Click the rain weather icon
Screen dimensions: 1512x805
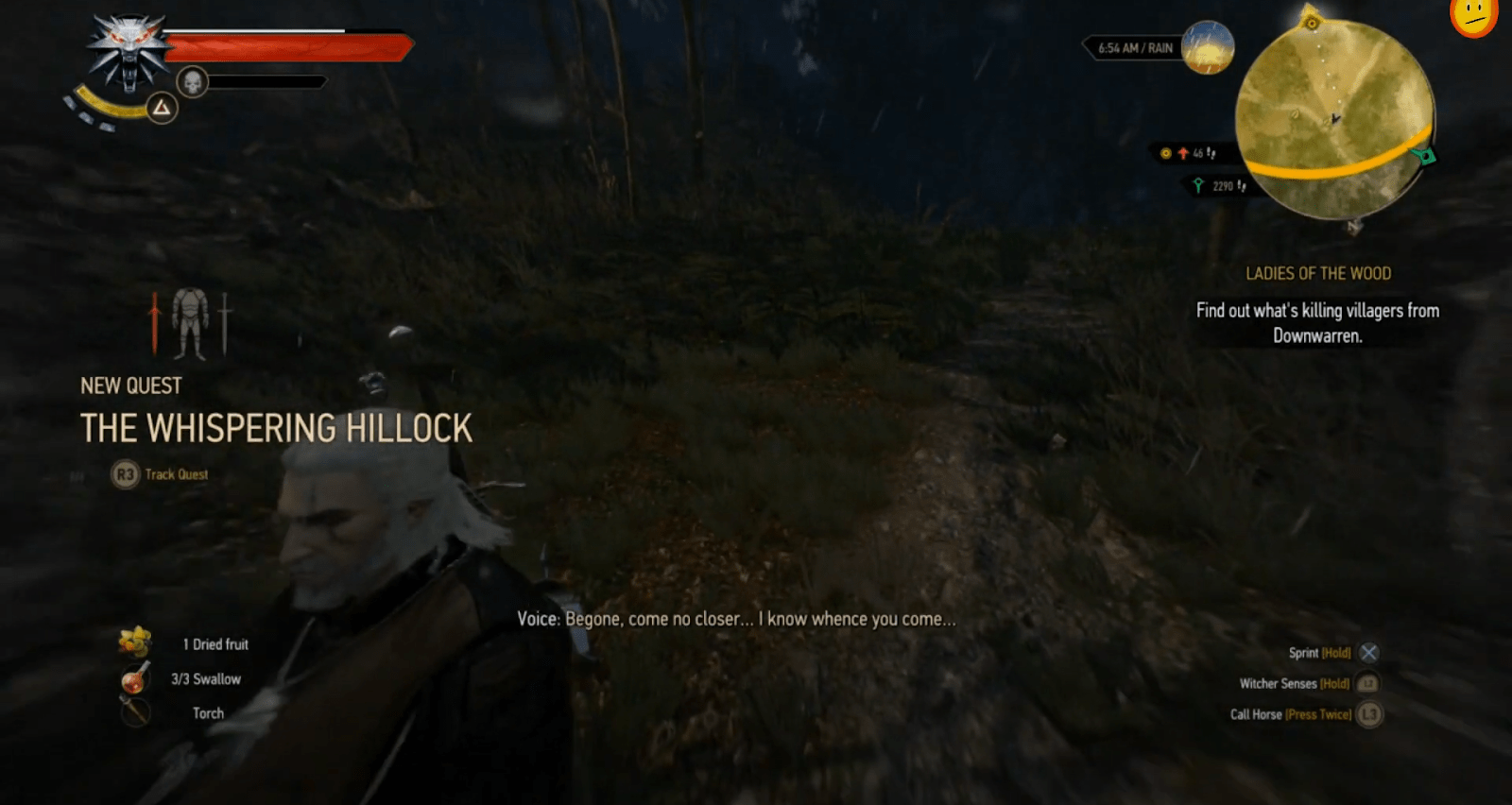click(1207, 47)
